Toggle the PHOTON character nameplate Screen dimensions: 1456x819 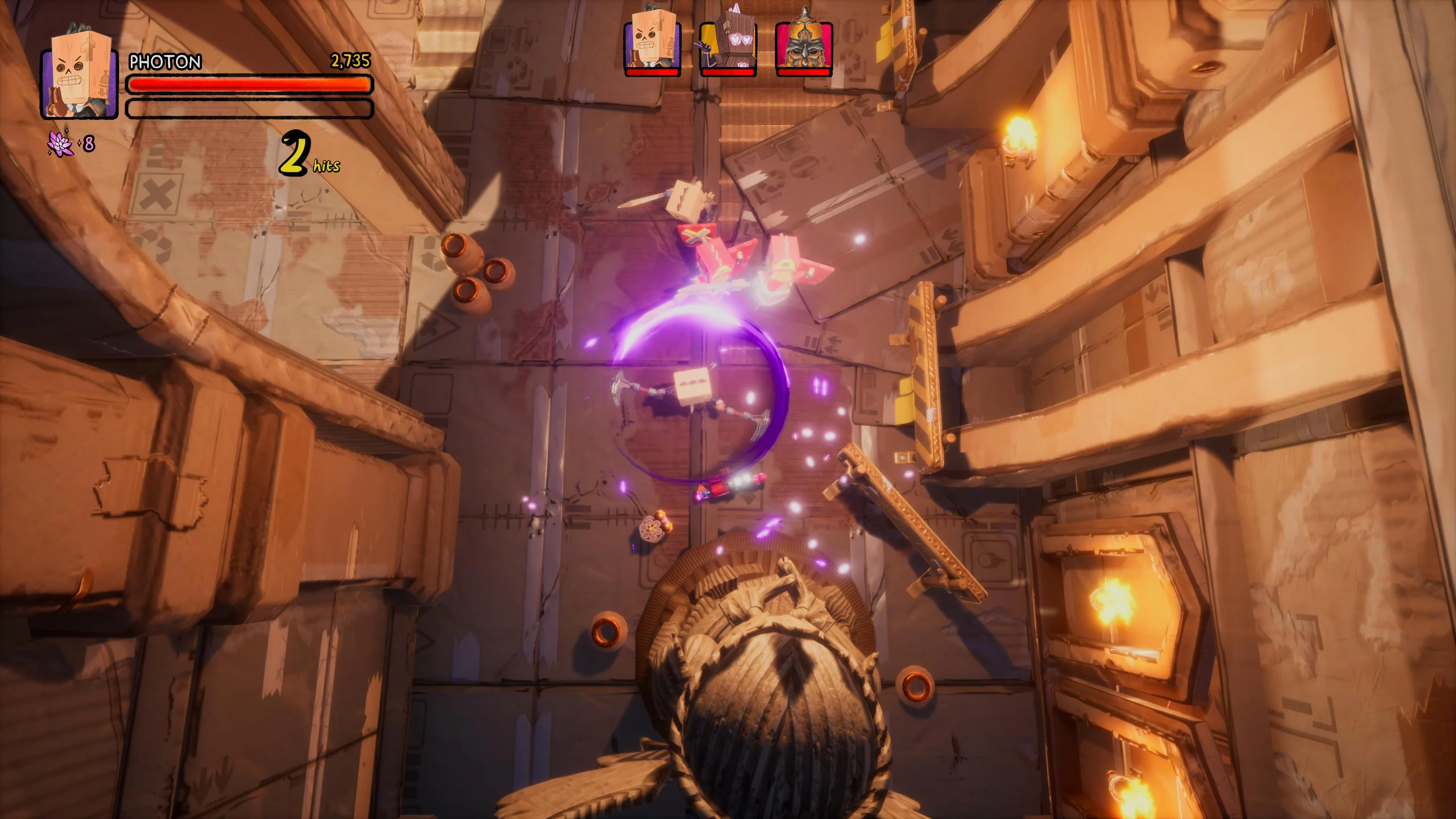tap(164, 62)
